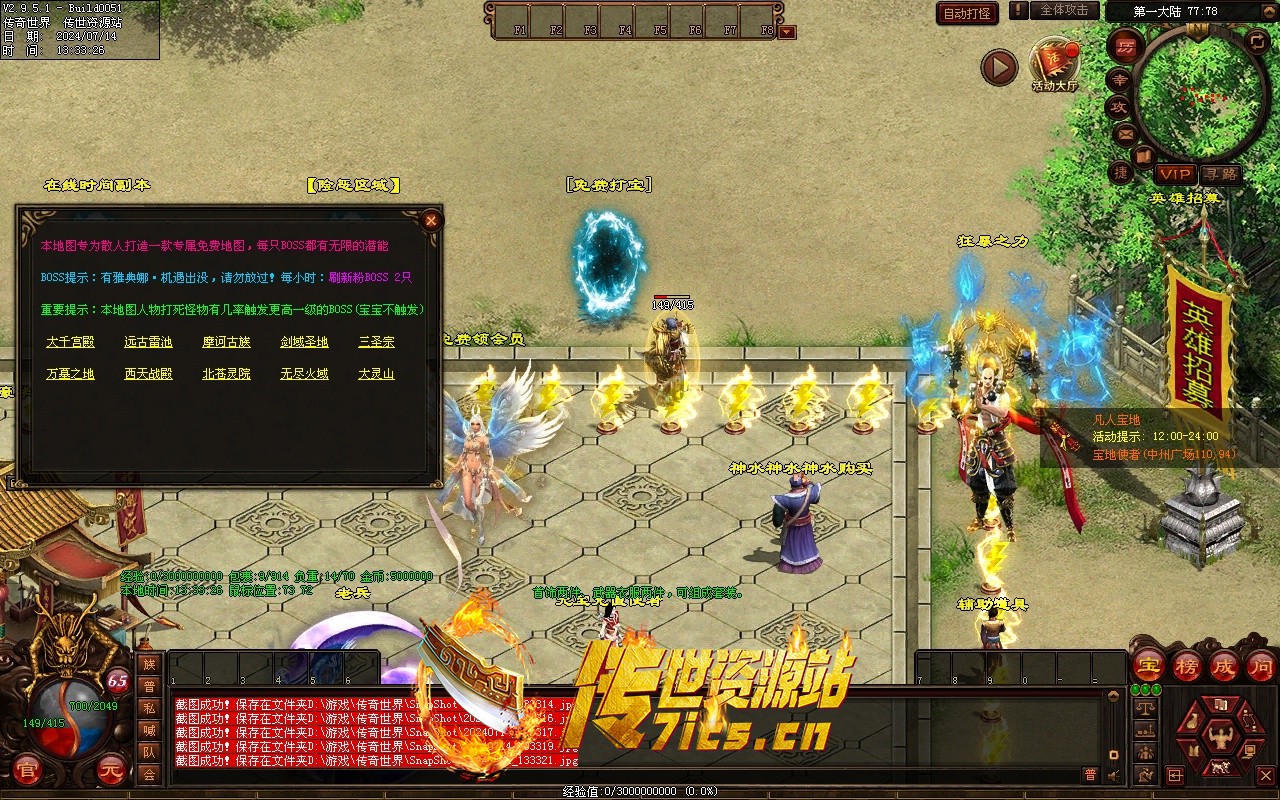The width and height of the screenshot is (1280, 800).
Task: Open the circular minimap
Action: tap(1201, 93)
